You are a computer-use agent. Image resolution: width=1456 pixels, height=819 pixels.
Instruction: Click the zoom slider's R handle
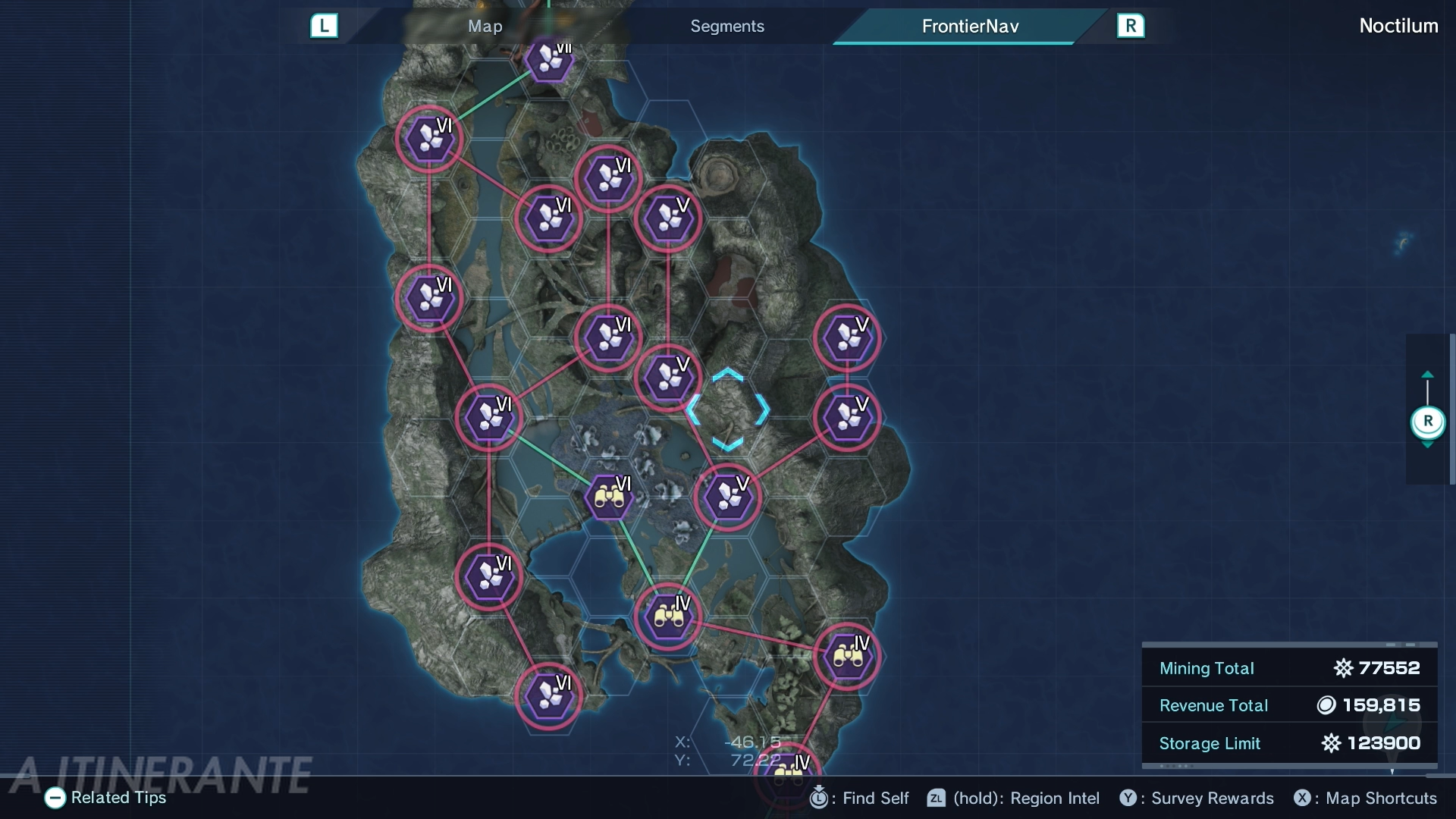click(x=1427, y=422)
